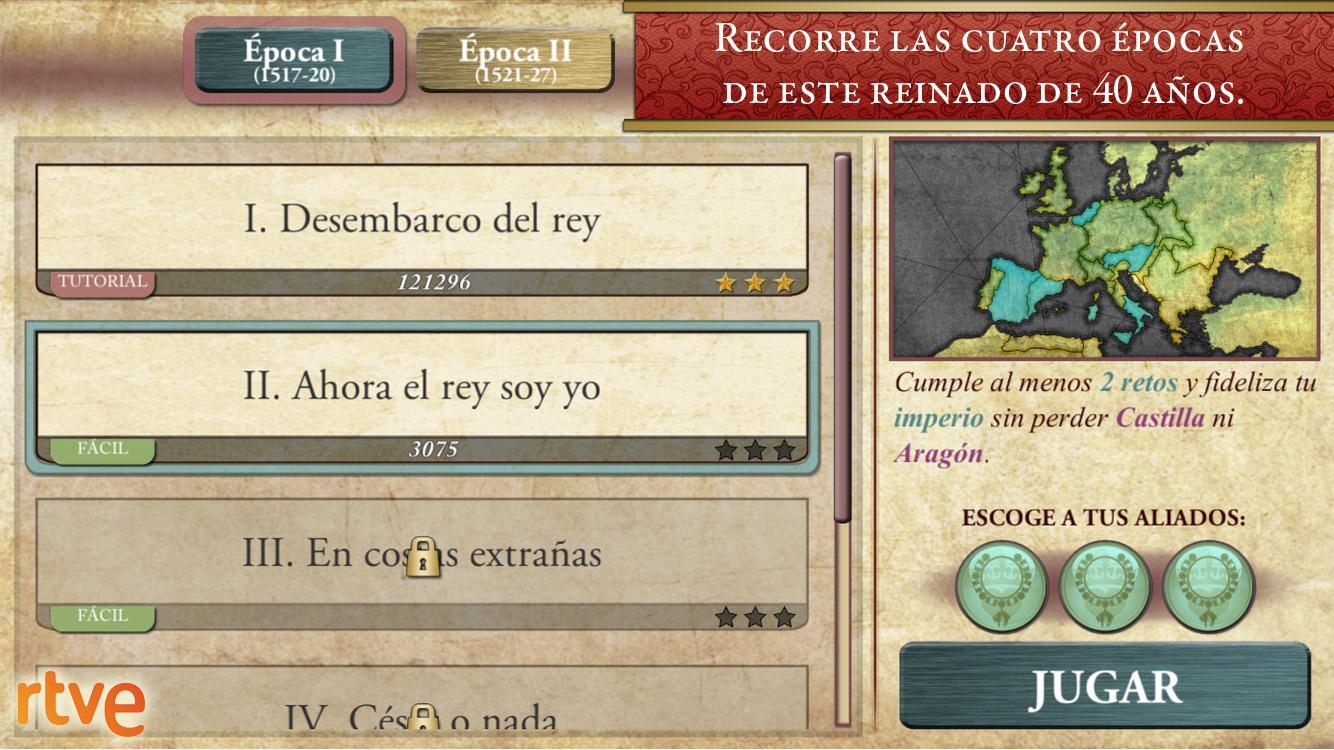Click the TUTORIAL difficulty badge
This screenshot has height=750, width=1334.
point(103,282)
